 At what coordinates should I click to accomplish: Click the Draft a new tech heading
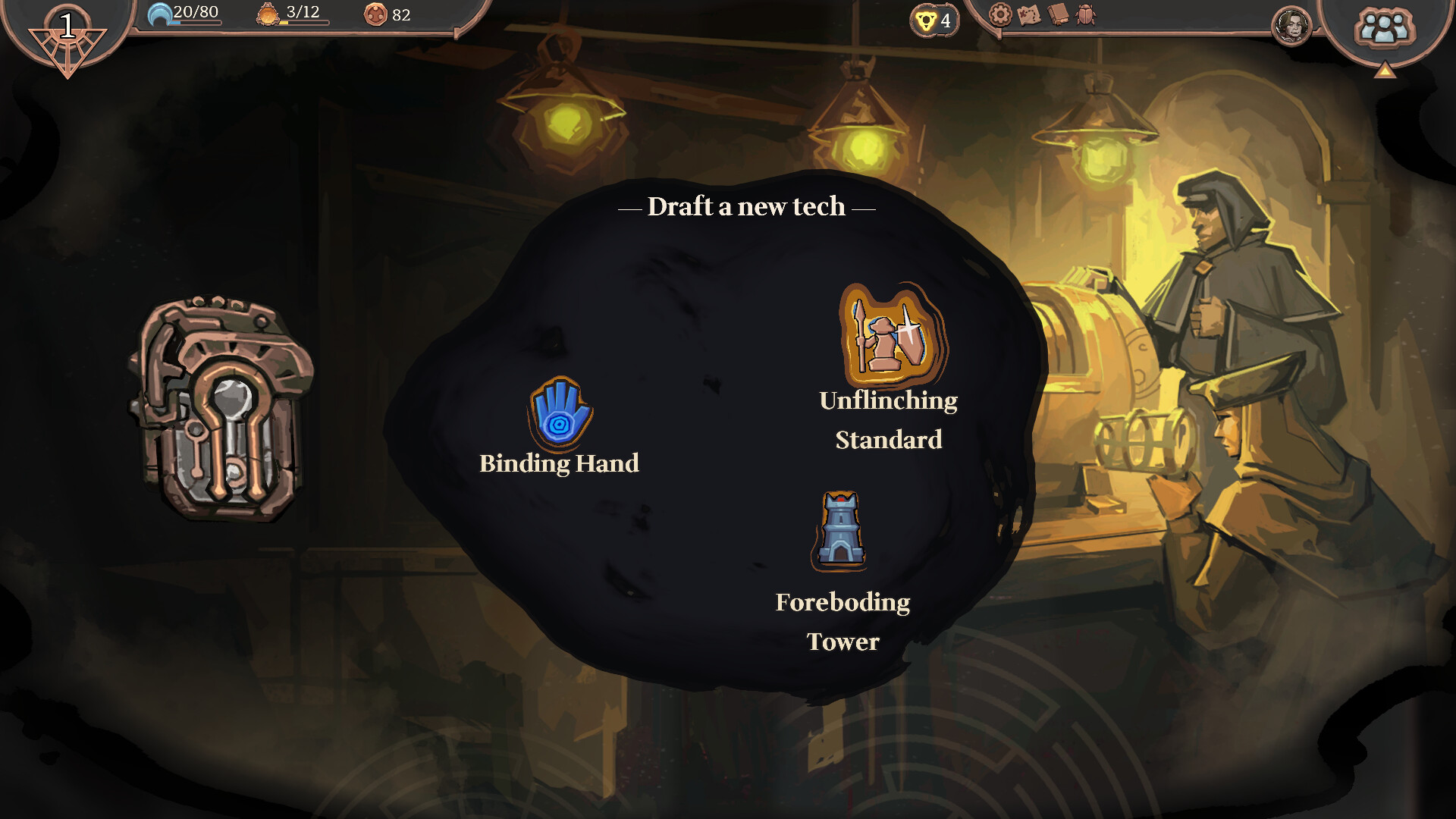[x=747, y=206]
